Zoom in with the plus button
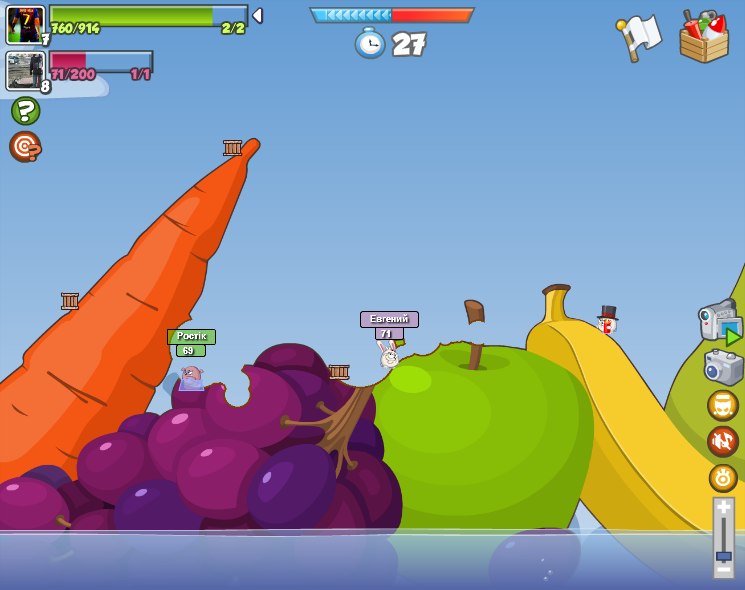The height and width of the screenshot is (590, 745). pos(723,507)
